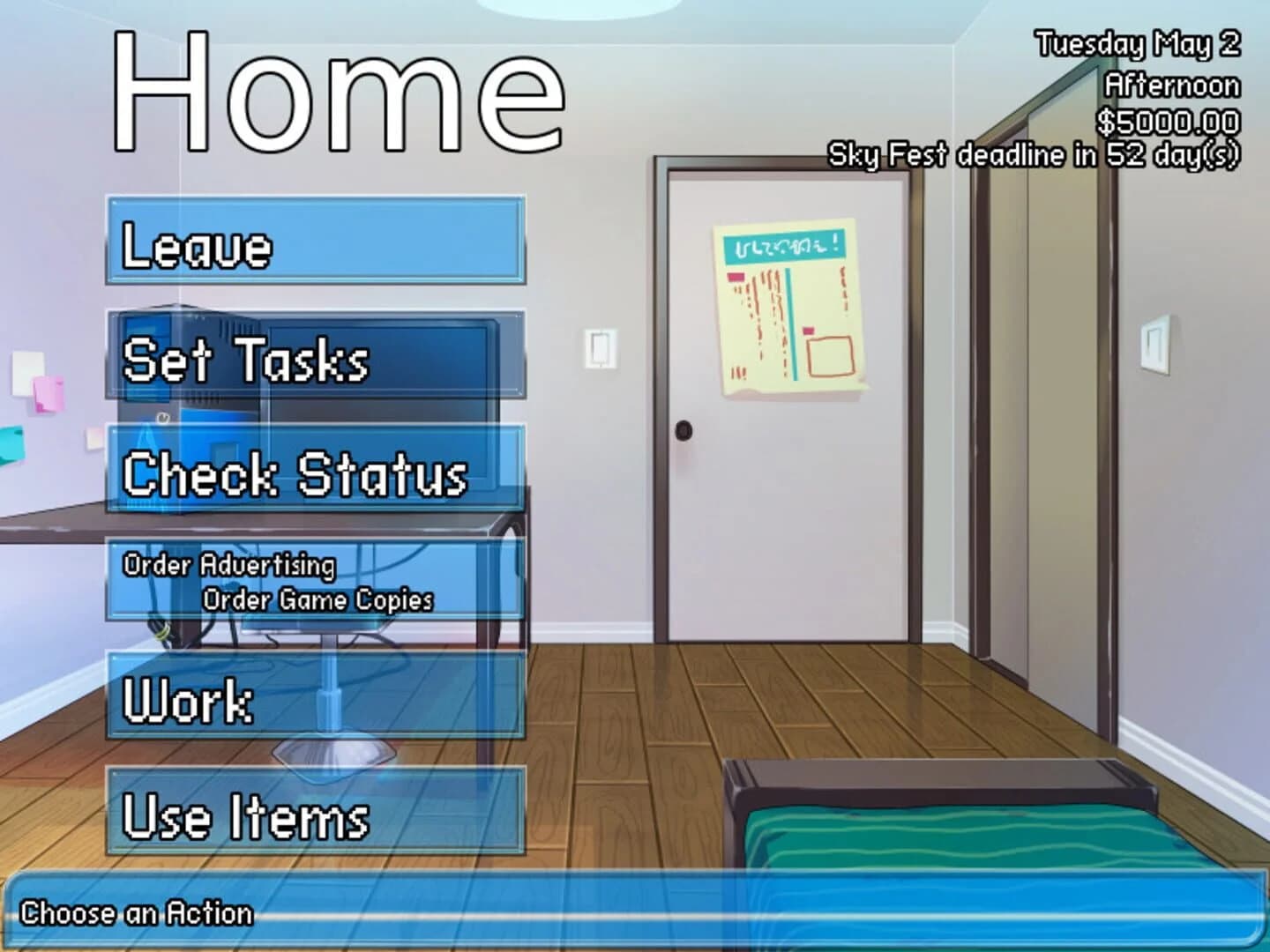1270x952 pixels.
Task: Open the Set Tasks menu
Action: coord(313,361)
